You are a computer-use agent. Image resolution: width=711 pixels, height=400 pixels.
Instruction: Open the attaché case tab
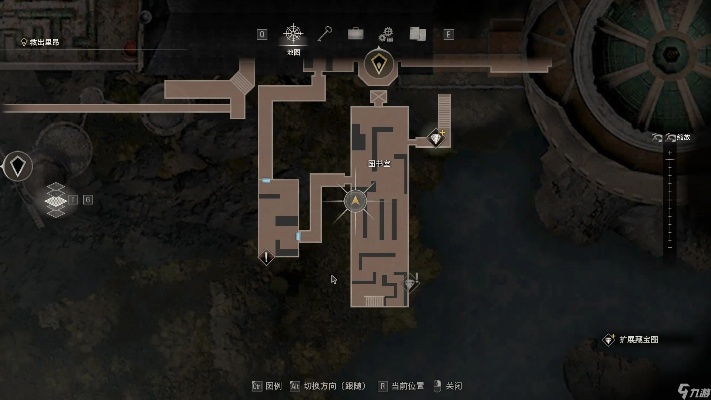pyautogui.click(x=355, y=34)
